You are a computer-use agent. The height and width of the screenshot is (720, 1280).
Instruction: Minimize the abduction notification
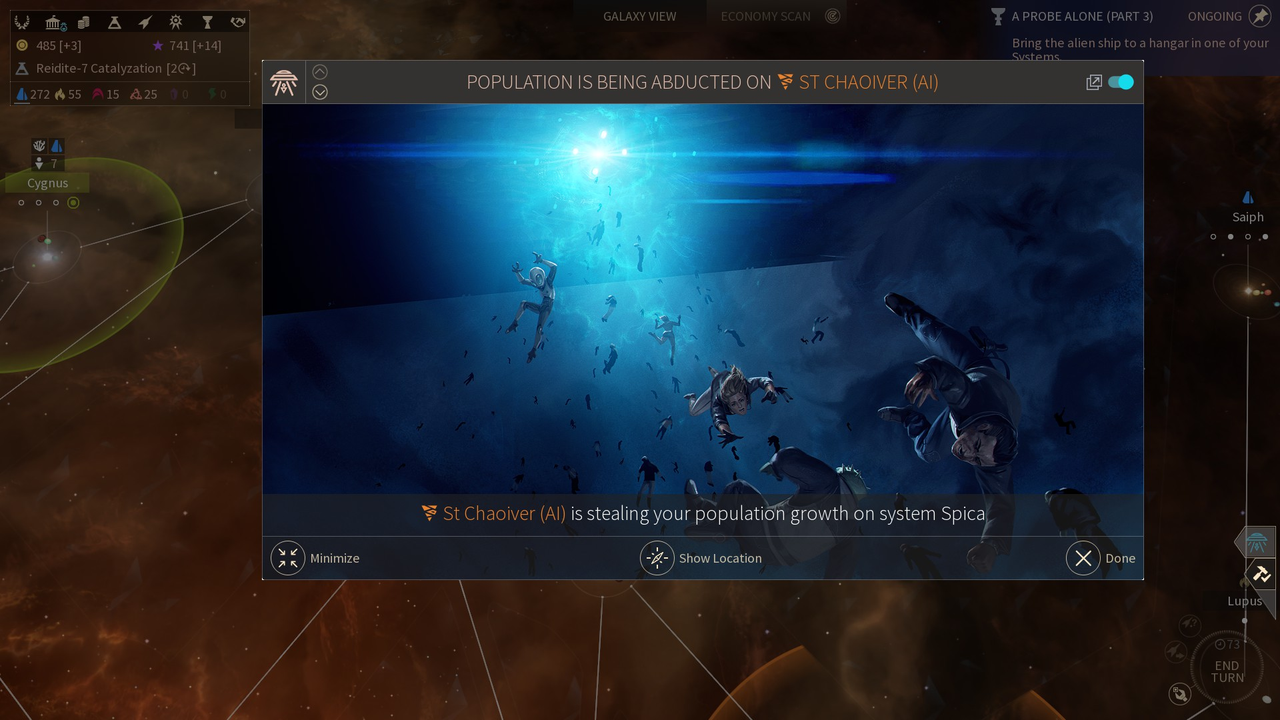coord(288,558)
